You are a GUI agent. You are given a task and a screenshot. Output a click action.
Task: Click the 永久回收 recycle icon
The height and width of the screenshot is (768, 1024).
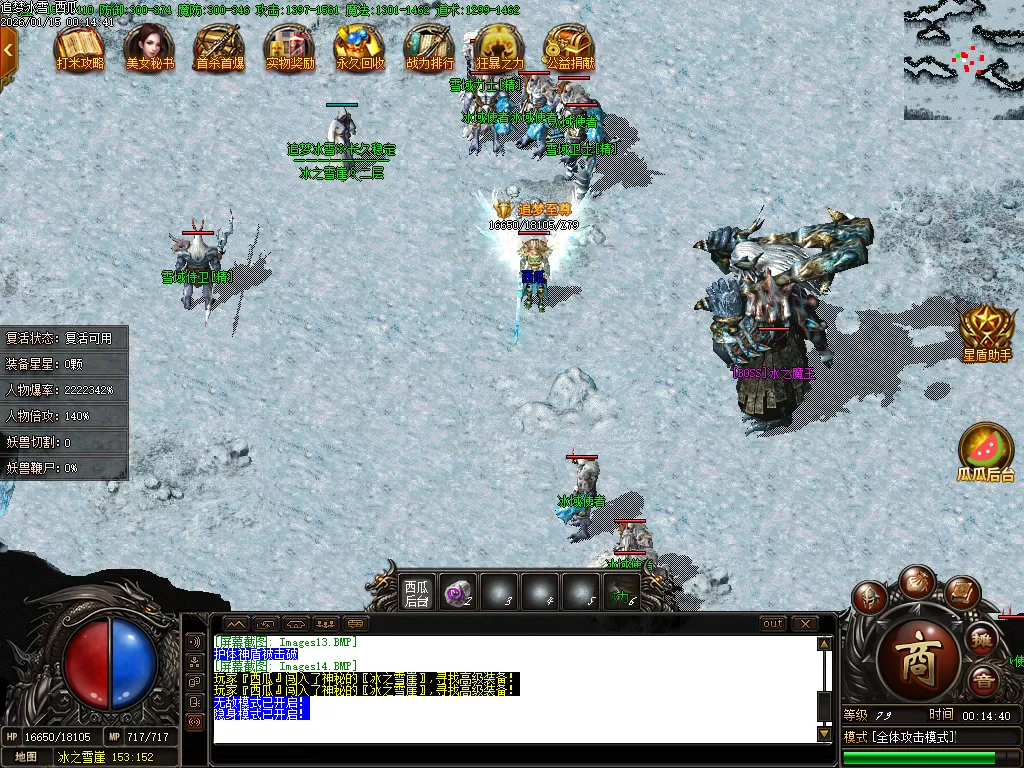click(360, 48)
